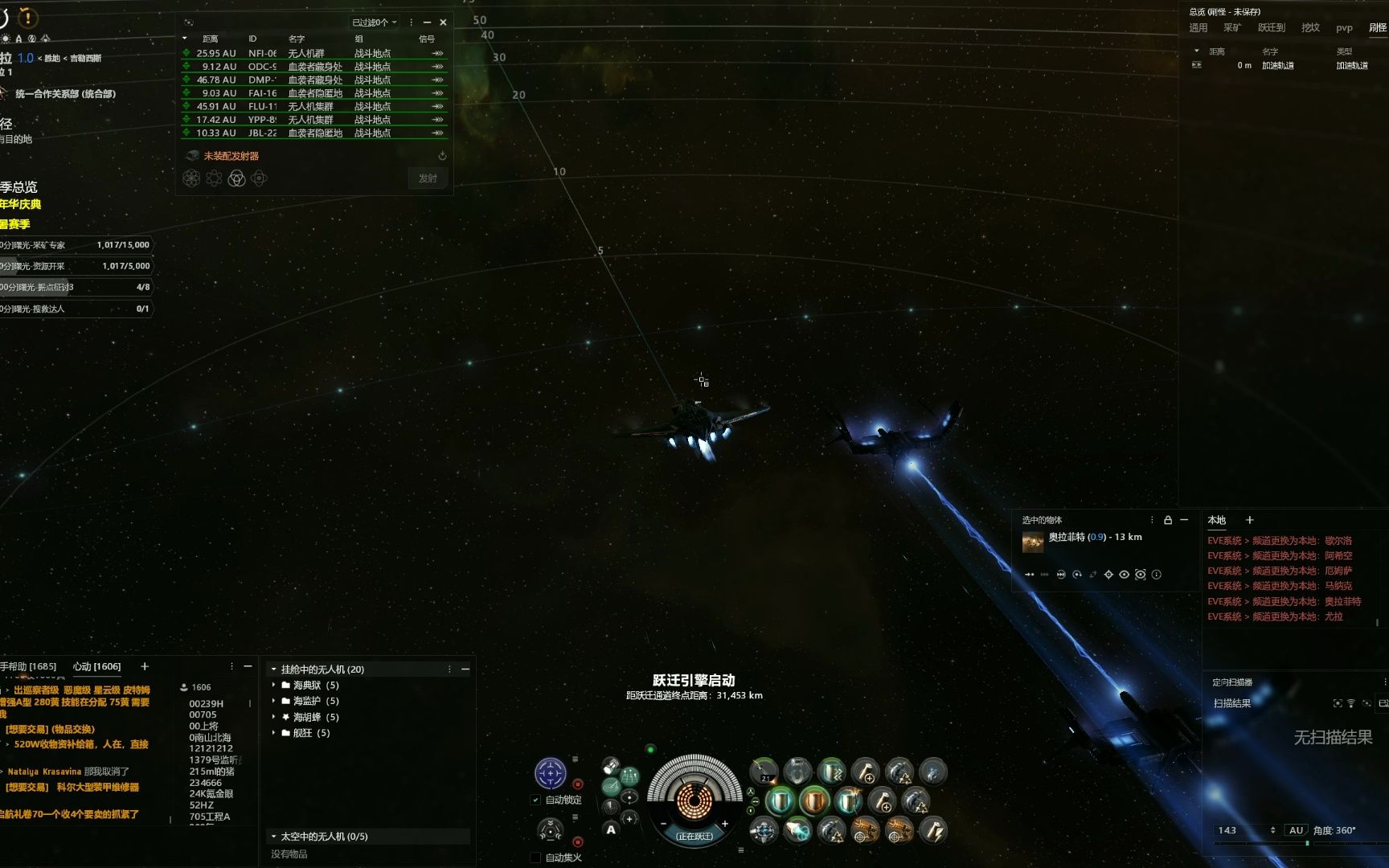The height and width of the screenshot is (868, 1389).
Task: Expand the 舰狂 (5) drone folder
Action: coord(274,733)
